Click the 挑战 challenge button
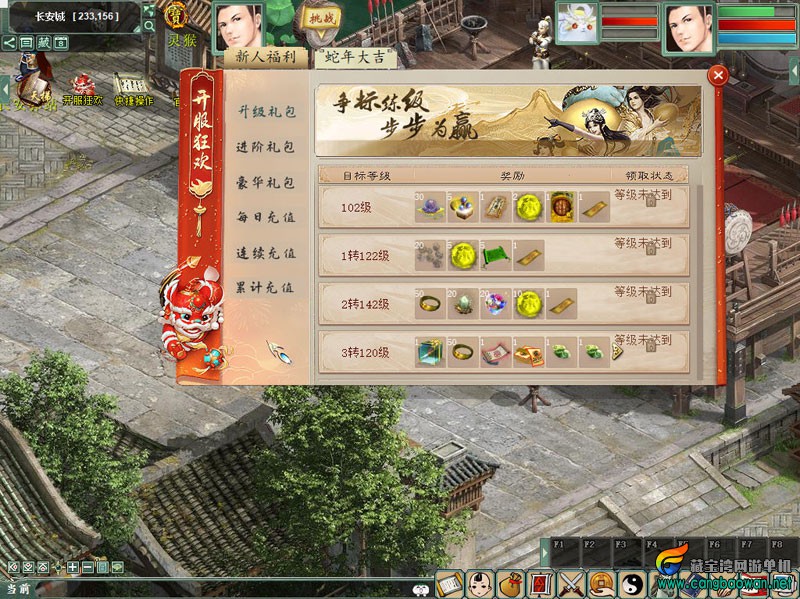Screen dimensions: 800x599 click(323, 19)
